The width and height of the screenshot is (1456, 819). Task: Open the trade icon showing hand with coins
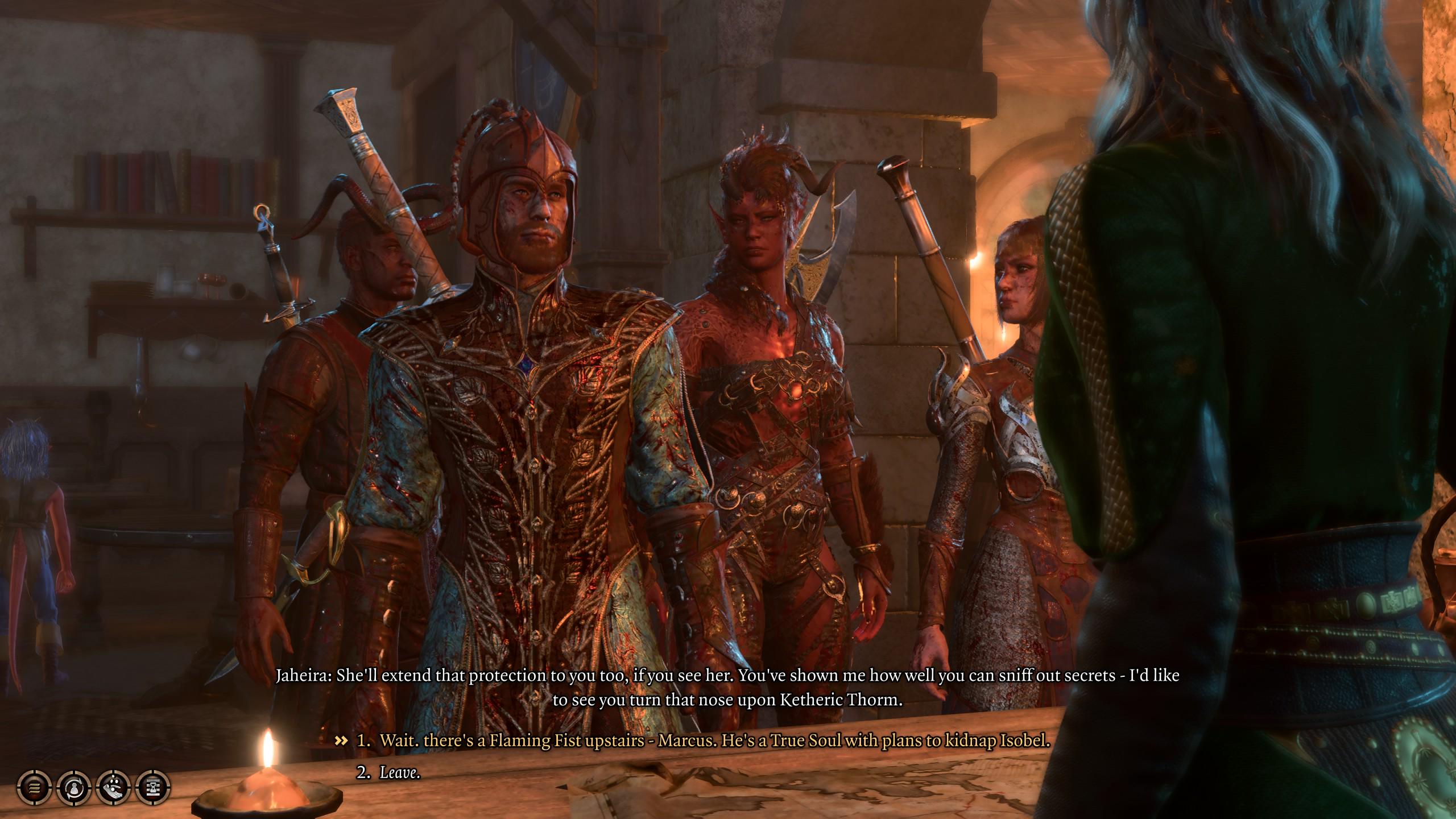pyautogui.click(x=114, y=788)
